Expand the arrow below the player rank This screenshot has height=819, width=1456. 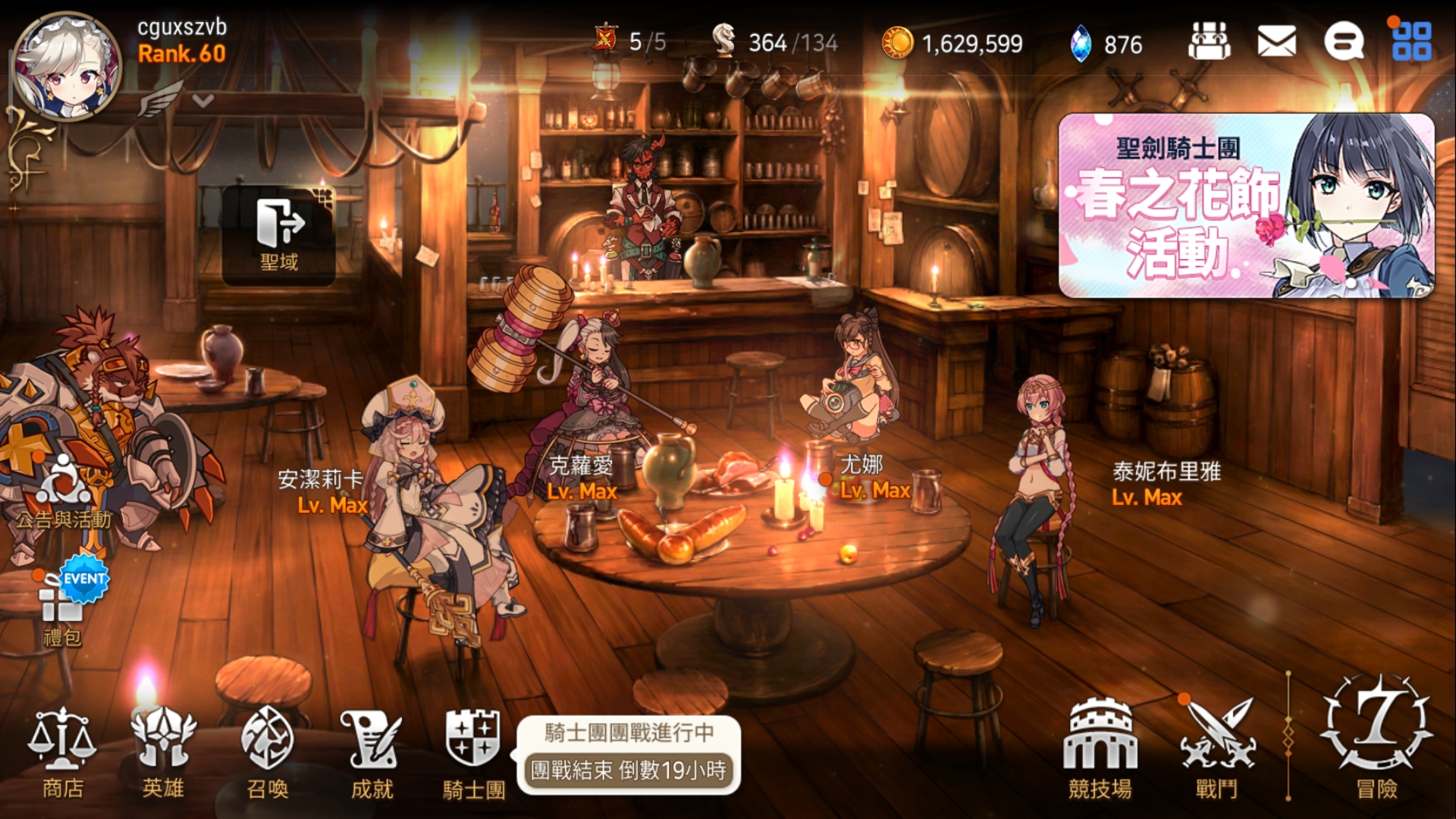click(202, 100)
